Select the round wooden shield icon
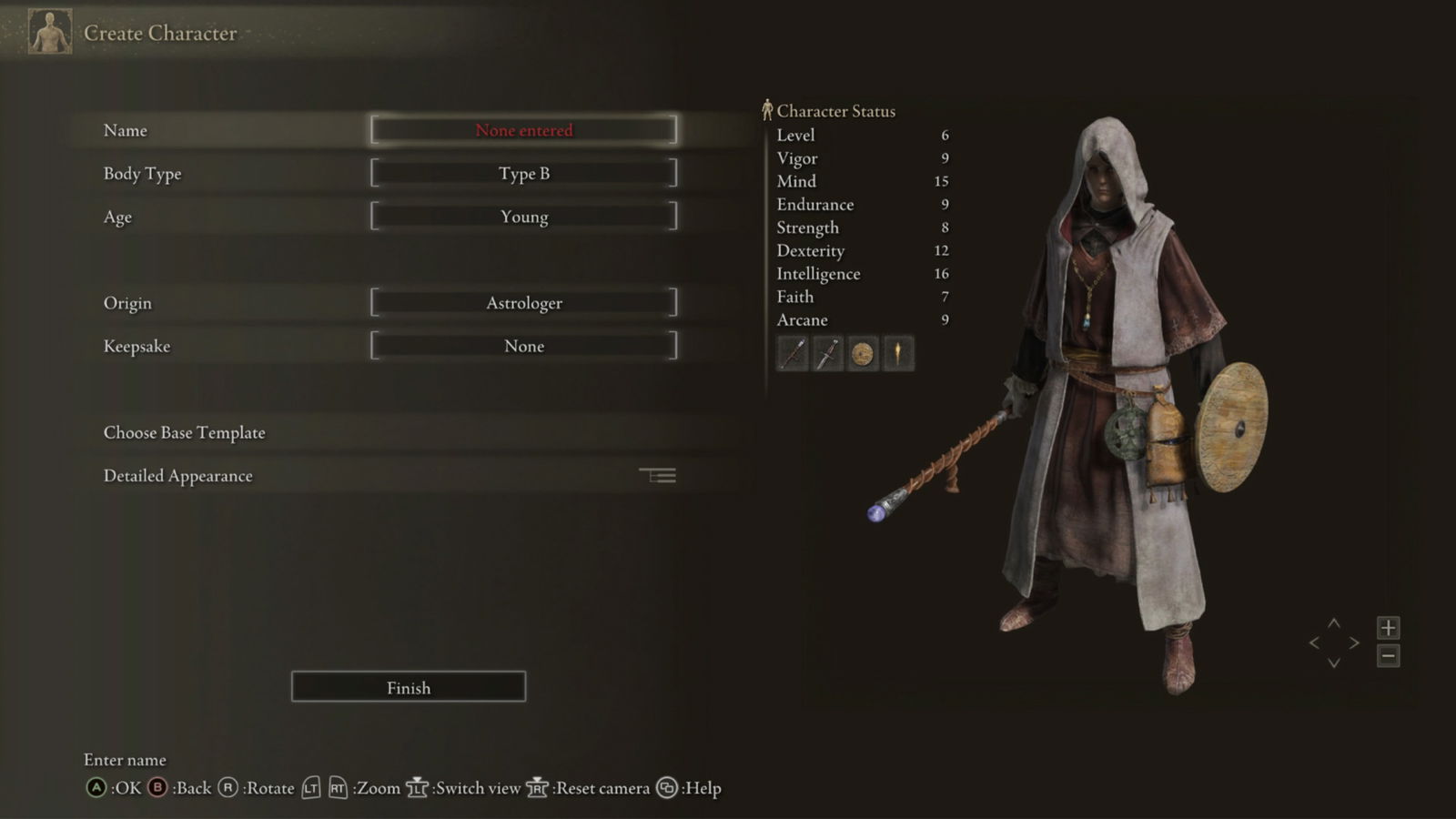This screenshot has width=1456, height=819. [862, 354]
